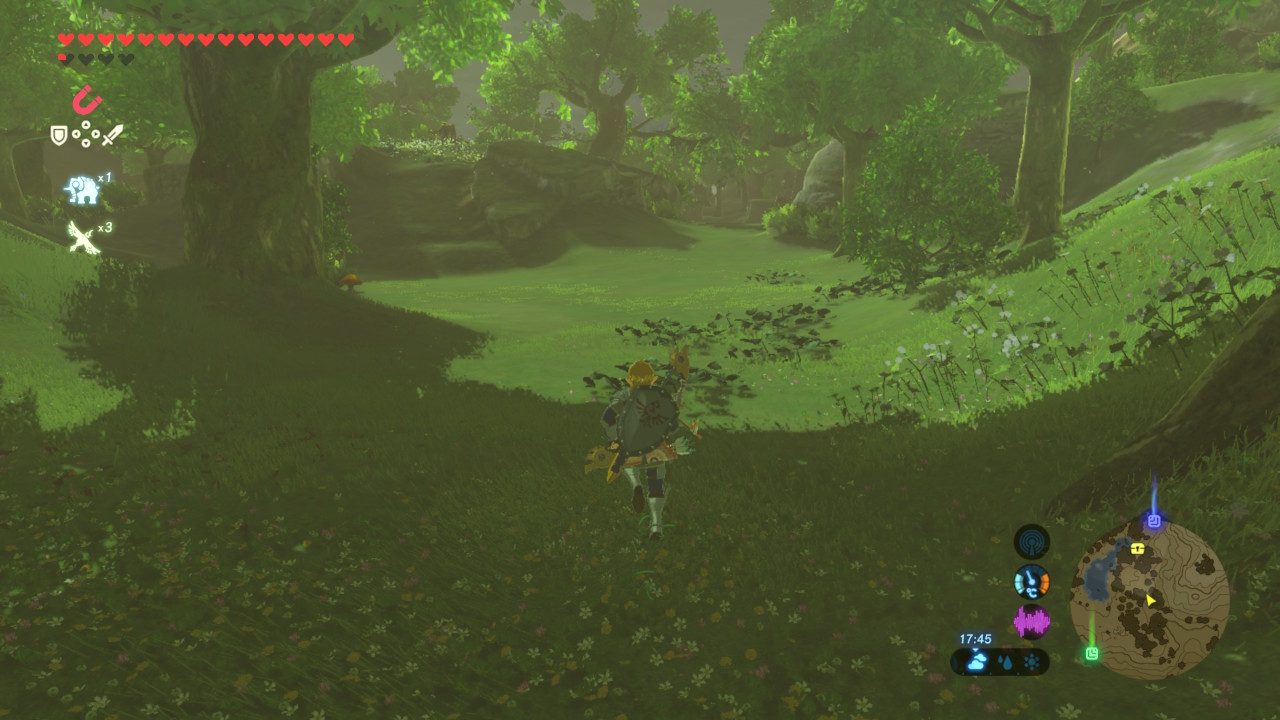The image size is (1280, 720).
Task: Choose the green glowing shrine marker
Action: 1092,654
